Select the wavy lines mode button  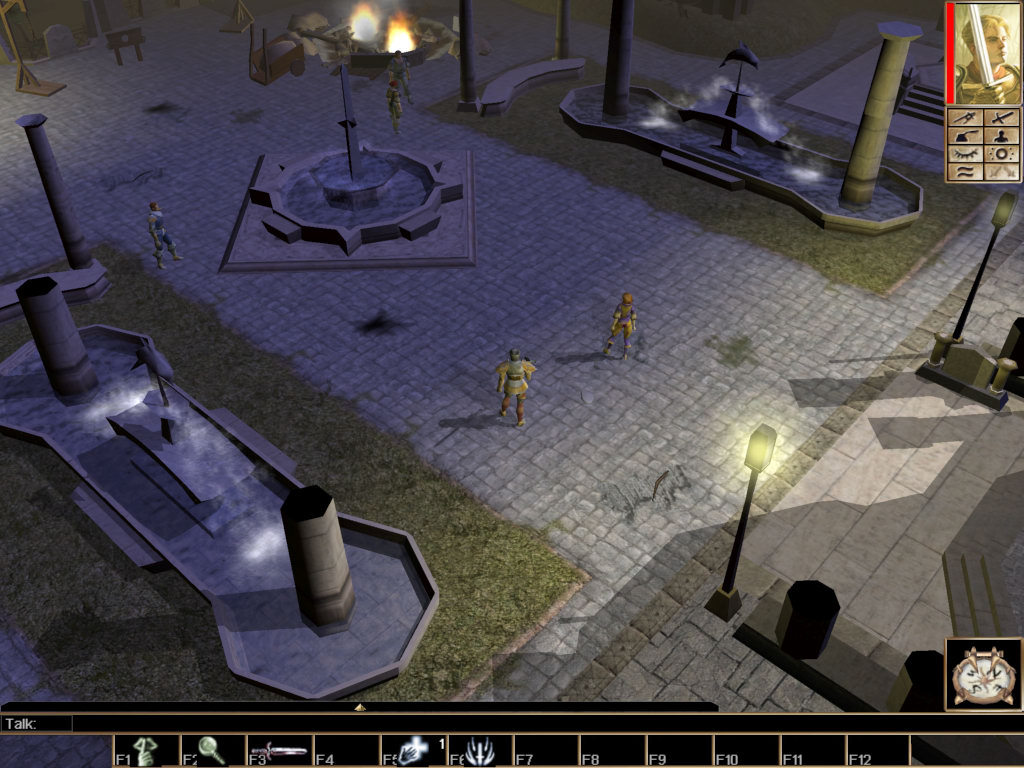(x=965, y=172)
